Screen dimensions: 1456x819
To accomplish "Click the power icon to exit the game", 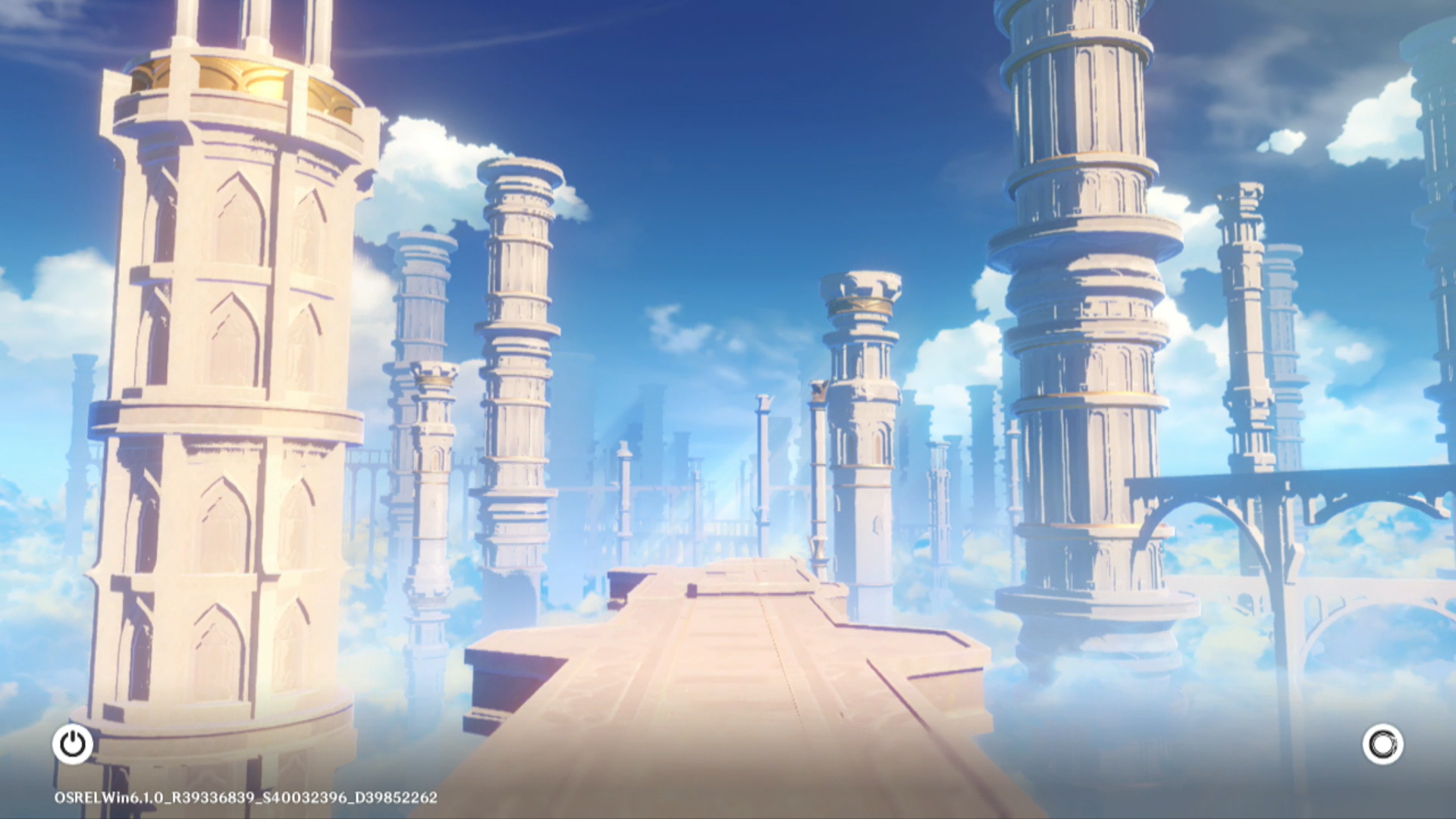I will coord(73,744).
